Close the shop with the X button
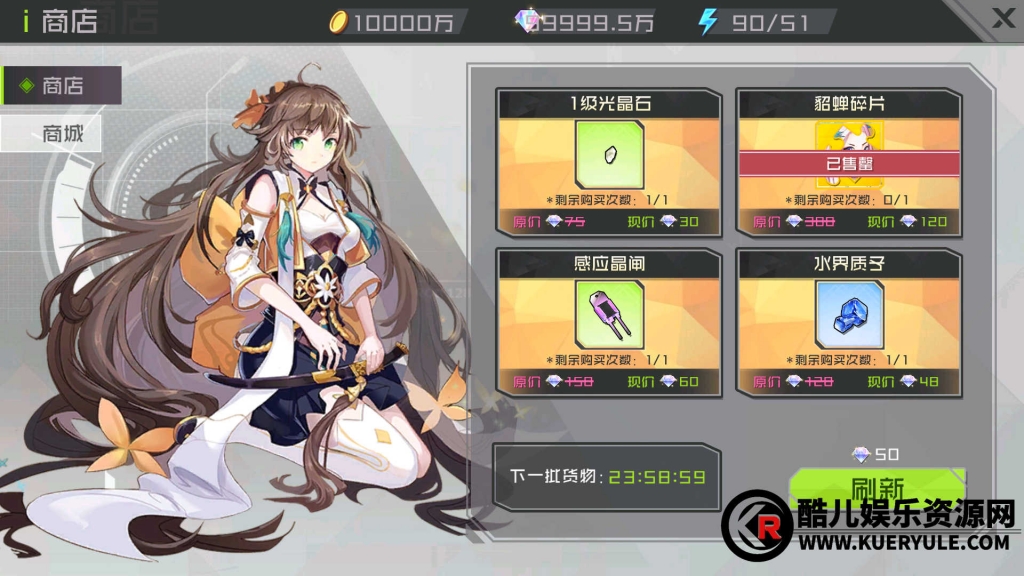 click(x=1002, y=17)
